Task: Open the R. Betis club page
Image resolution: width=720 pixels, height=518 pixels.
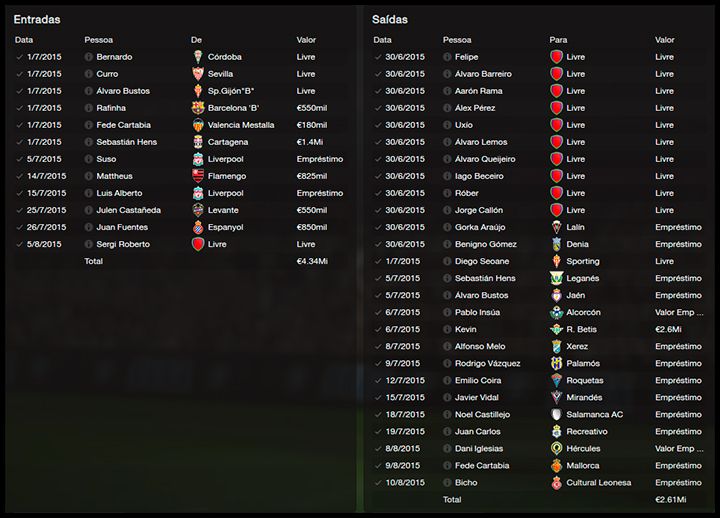Action: [x=582, y=329]
